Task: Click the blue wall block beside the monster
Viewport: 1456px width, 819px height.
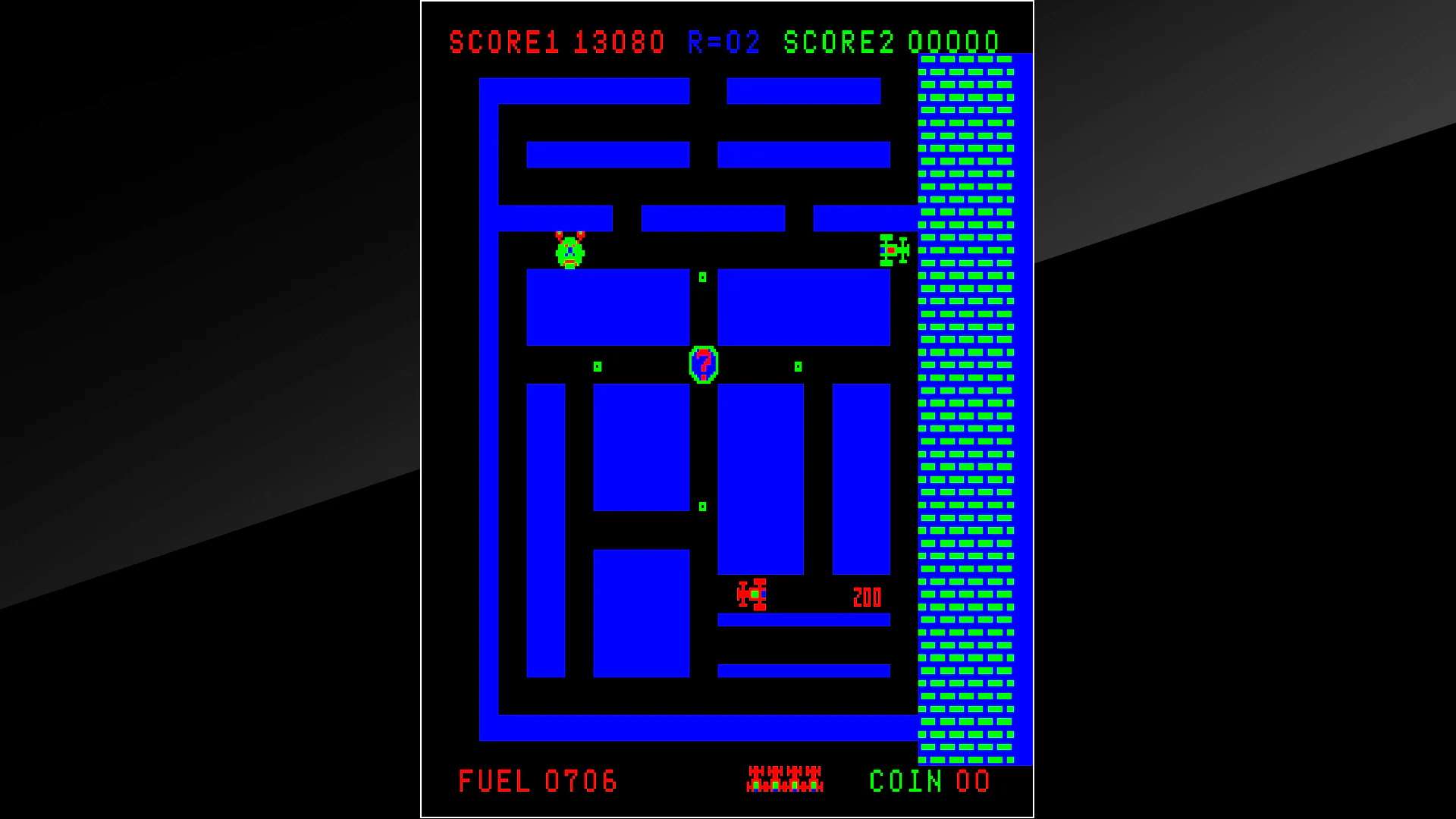Action: [x=607, y=306]
